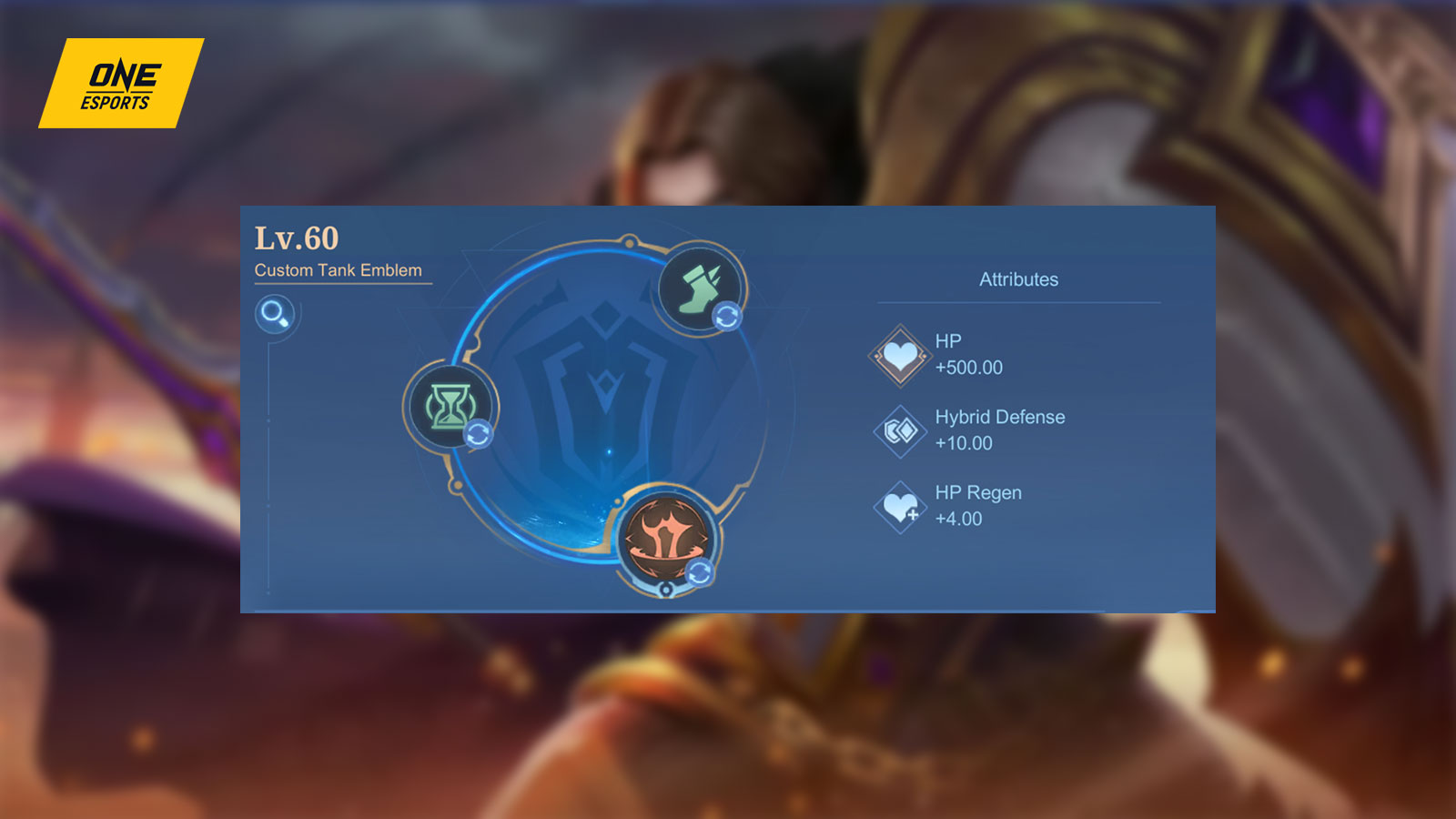The height and width of the screenshot is (819, 1456).
Task: Click the Lv.60 level text
Action: [x=297, y=237]
